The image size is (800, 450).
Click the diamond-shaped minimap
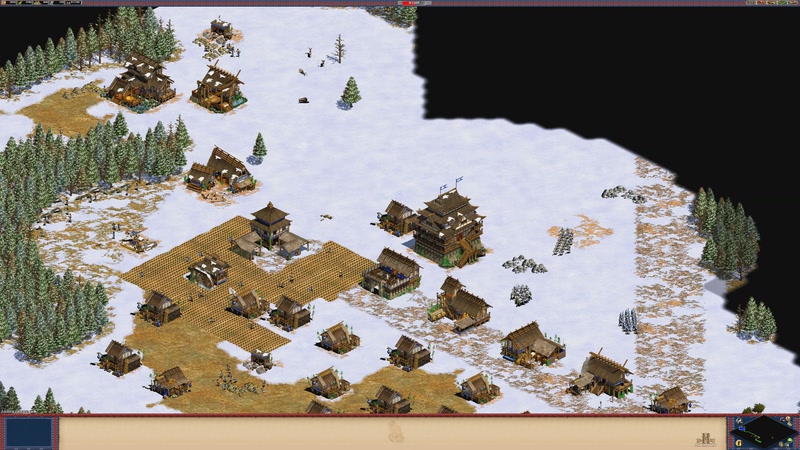coord(764,432)
